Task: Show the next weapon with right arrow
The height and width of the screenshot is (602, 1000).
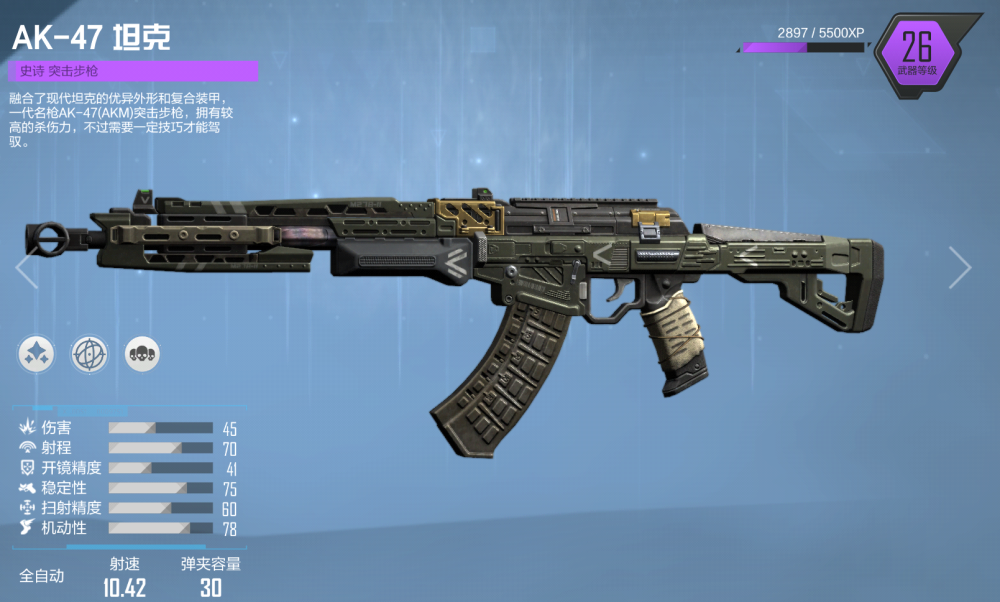Action: pos(960,268)
